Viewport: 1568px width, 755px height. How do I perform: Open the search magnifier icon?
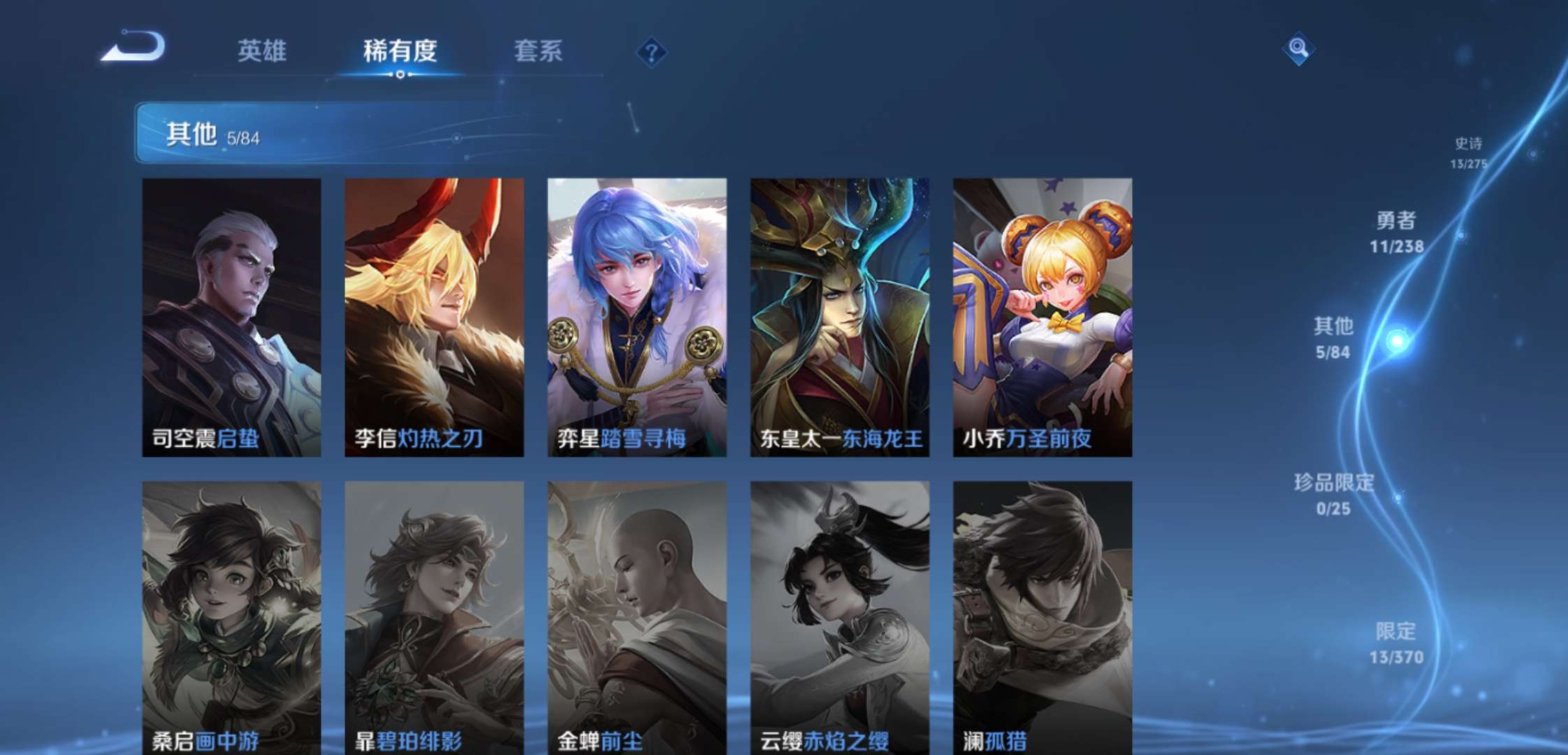(x=1298, y=49)
